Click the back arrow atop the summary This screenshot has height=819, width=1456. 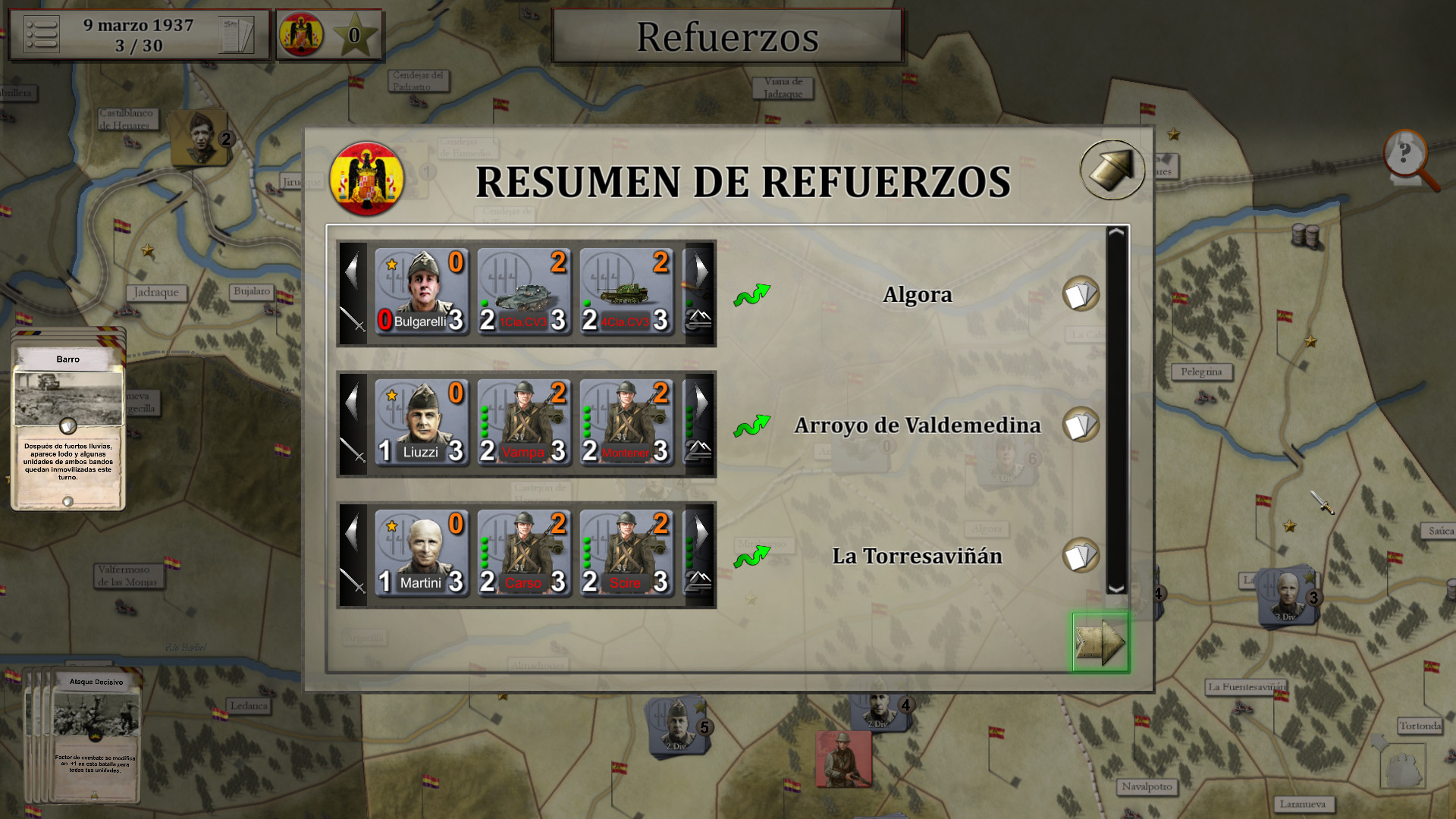(x=1112, y=168)
